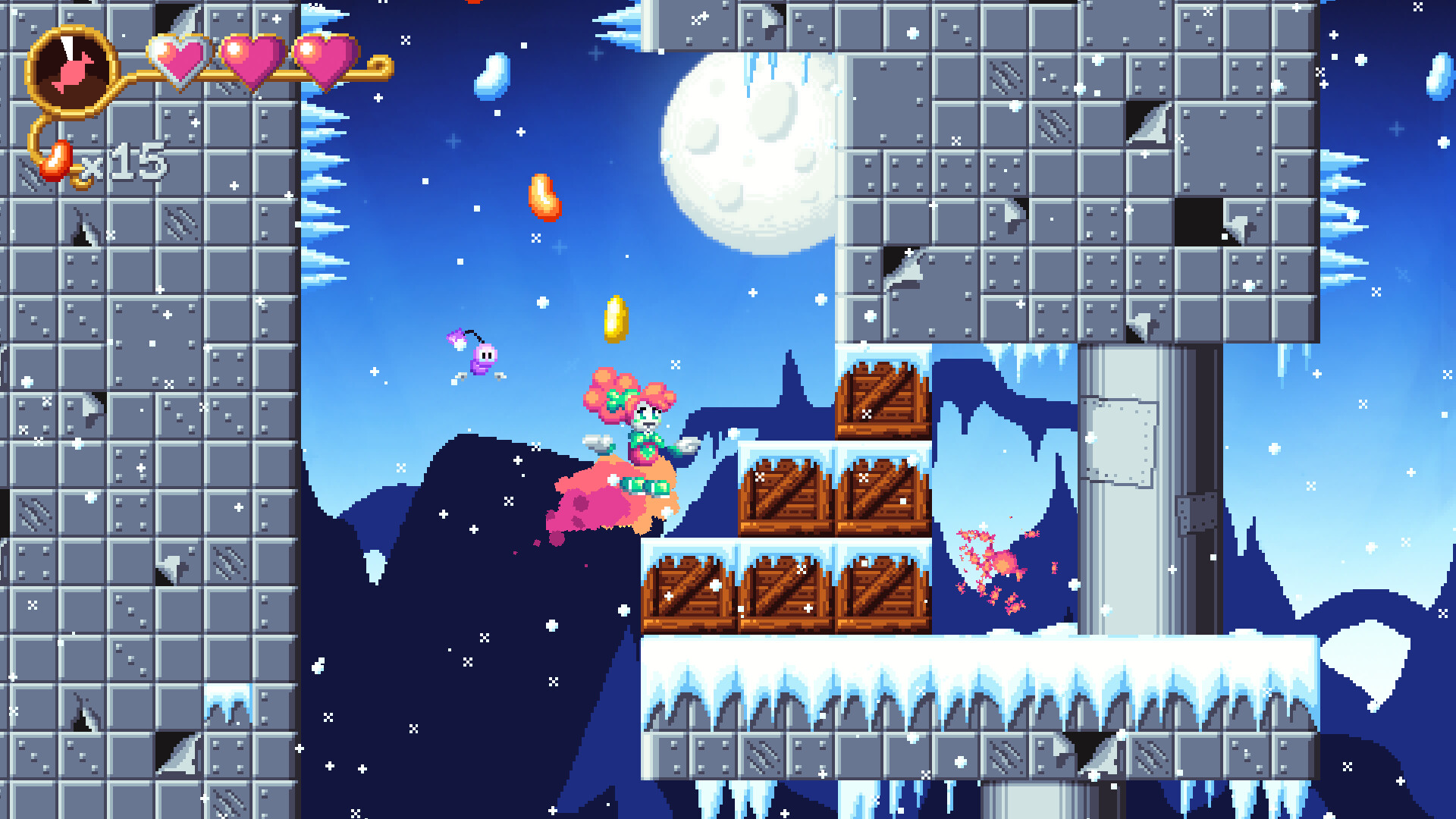Image resolution: width=1456 pixels, height=819 pixels.
Task: Click the candy portrait icon in golden frame
Action: click(x=71, y=70)
